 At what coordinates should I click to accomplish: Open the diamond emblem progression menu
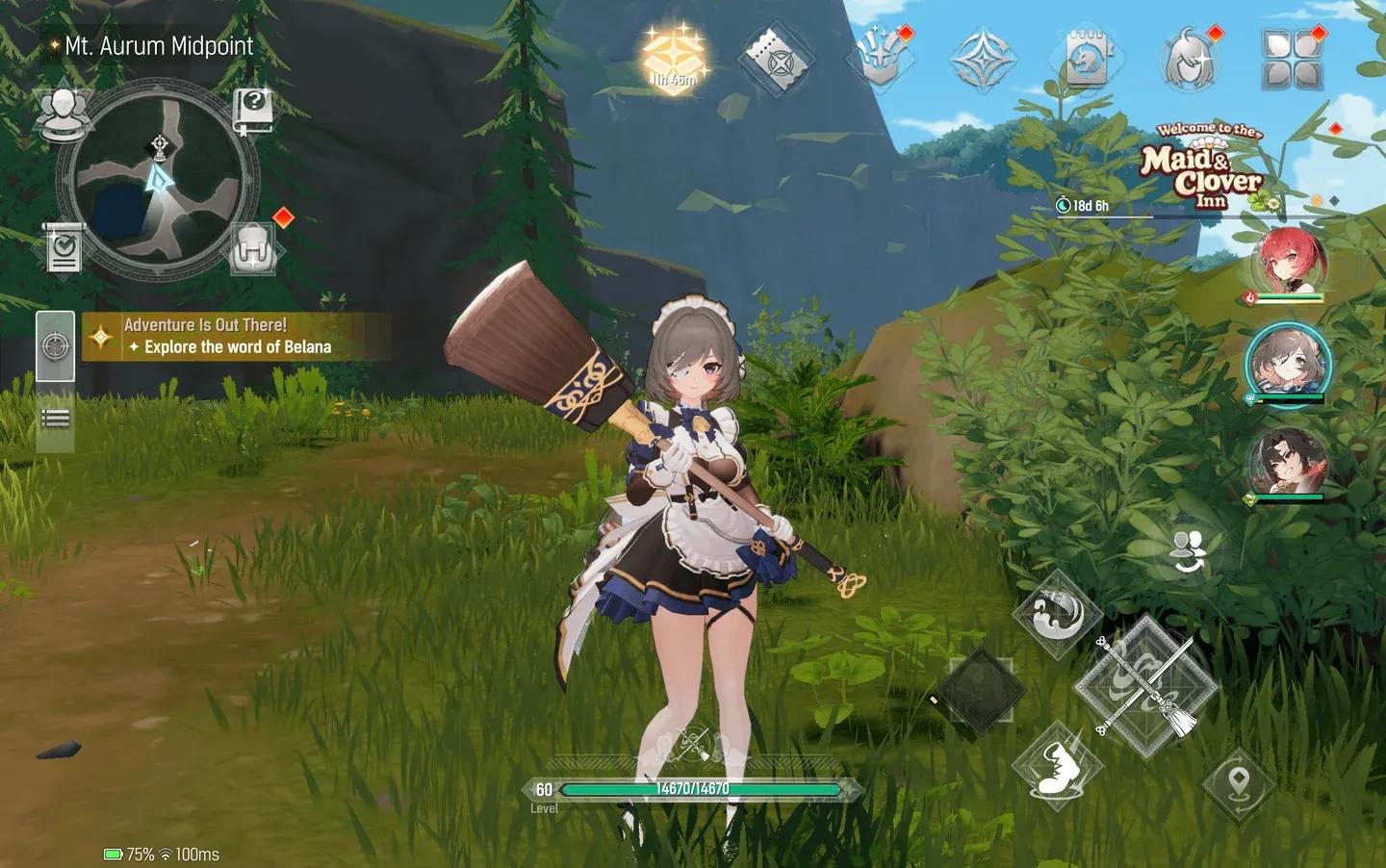pyautogui.click(x=982, y=58)
